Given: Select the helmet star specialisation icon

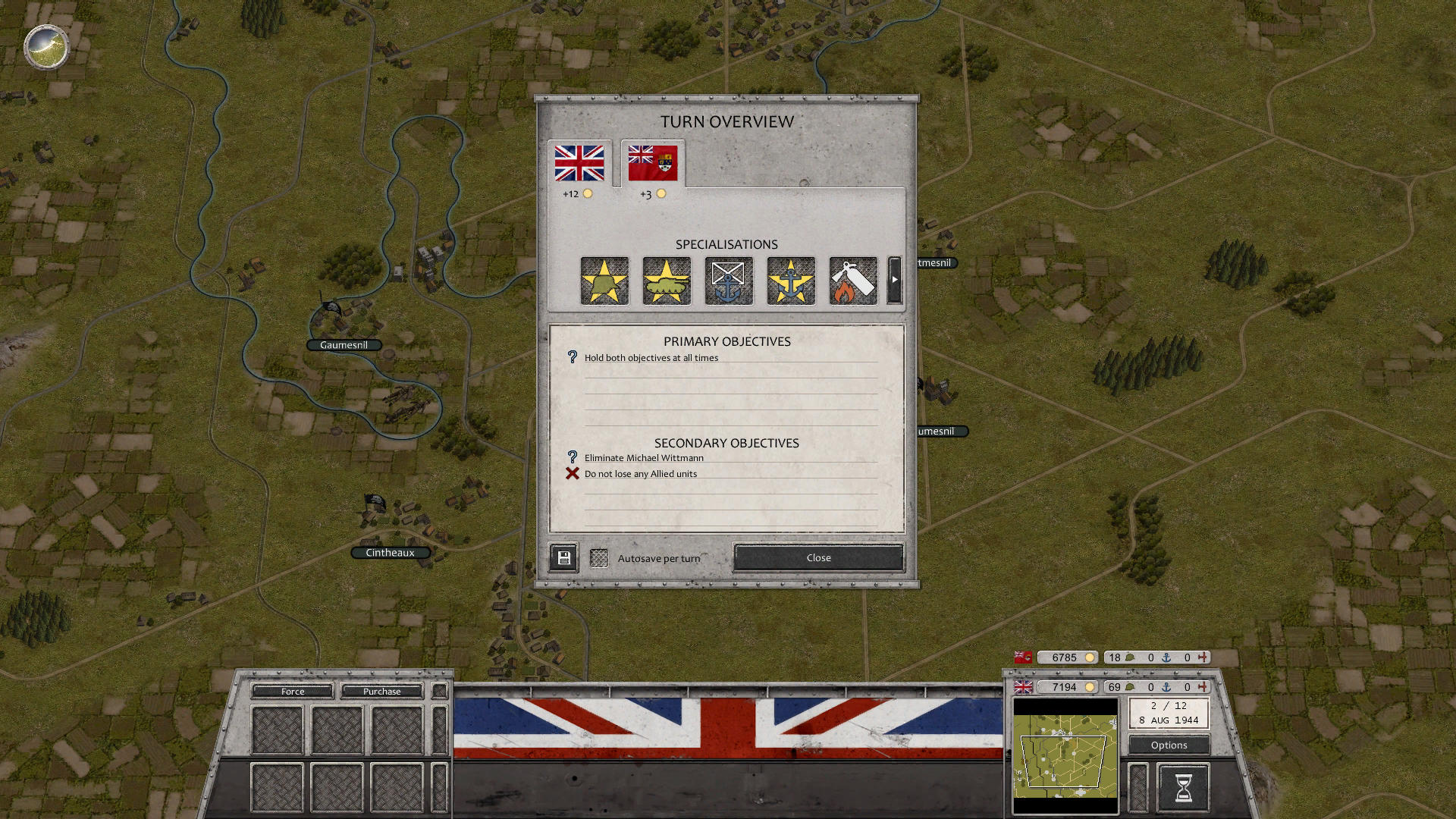Looking at the screenshot, I should [x=604, y=281].
